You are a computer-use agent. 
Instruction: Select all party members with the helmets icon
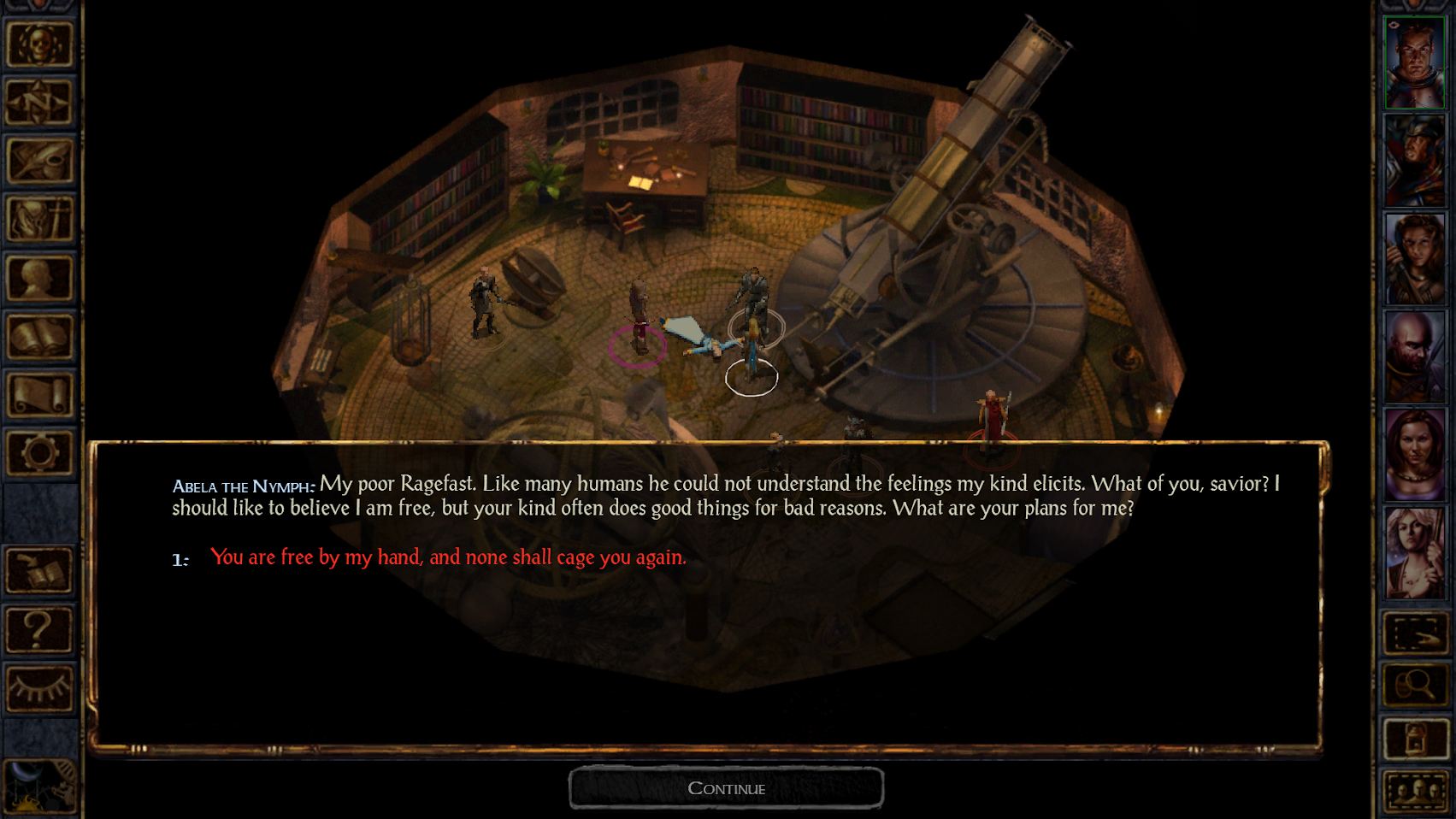(1417, 791)
